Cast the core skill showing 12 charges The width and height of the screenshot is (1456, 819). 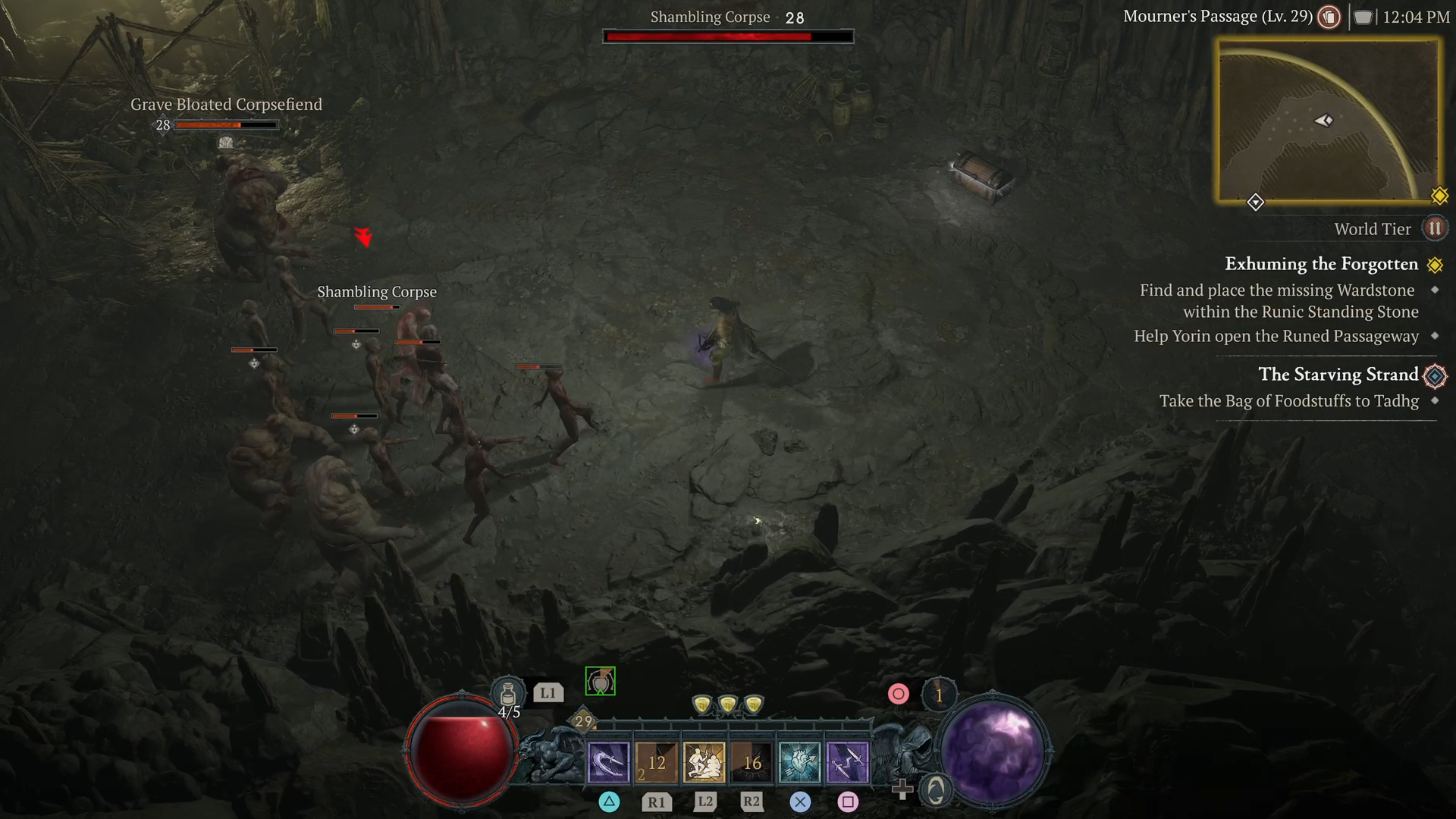[x=656, y=761]
